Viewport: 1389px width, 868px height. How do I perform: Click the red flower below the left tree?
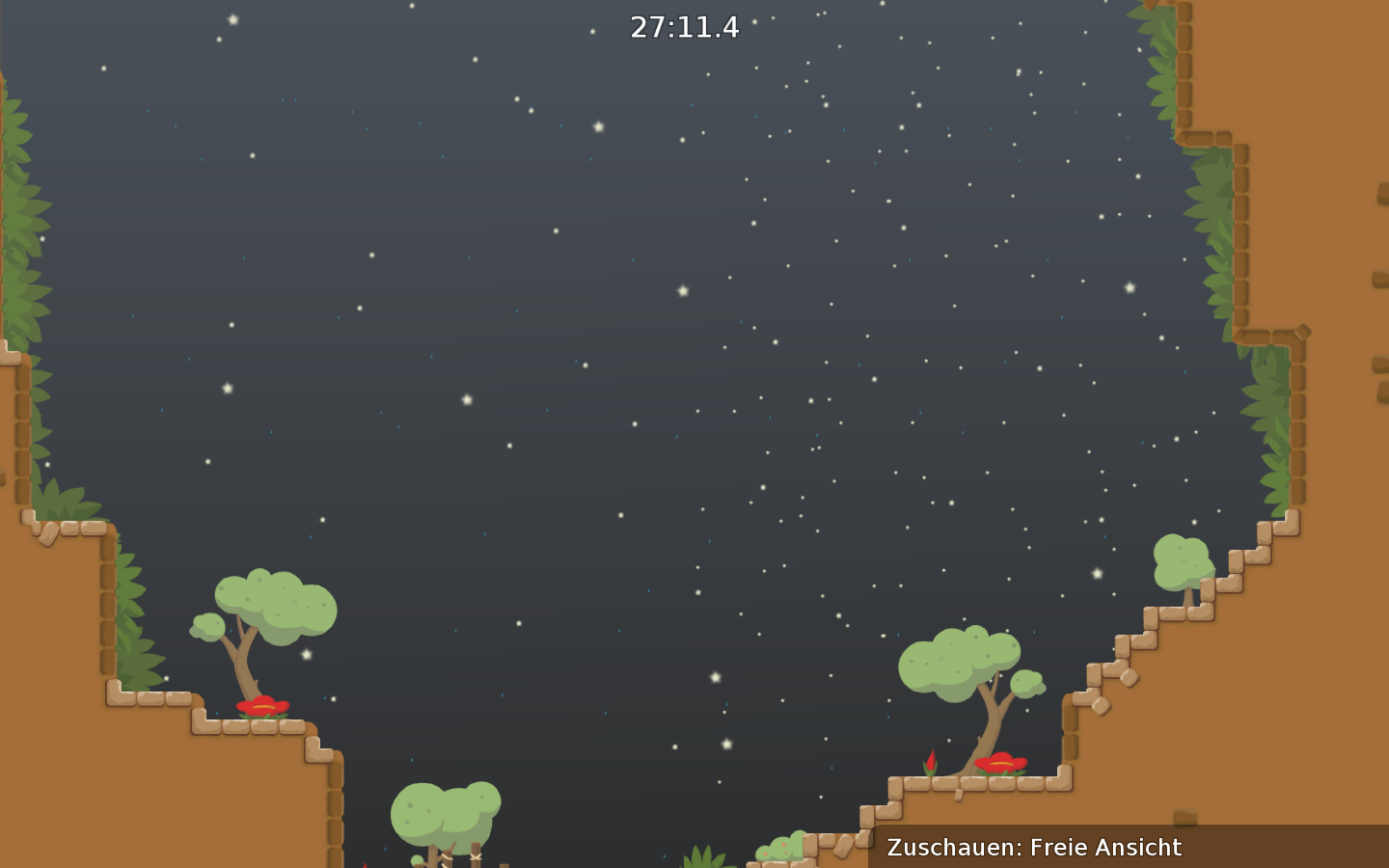262,706
